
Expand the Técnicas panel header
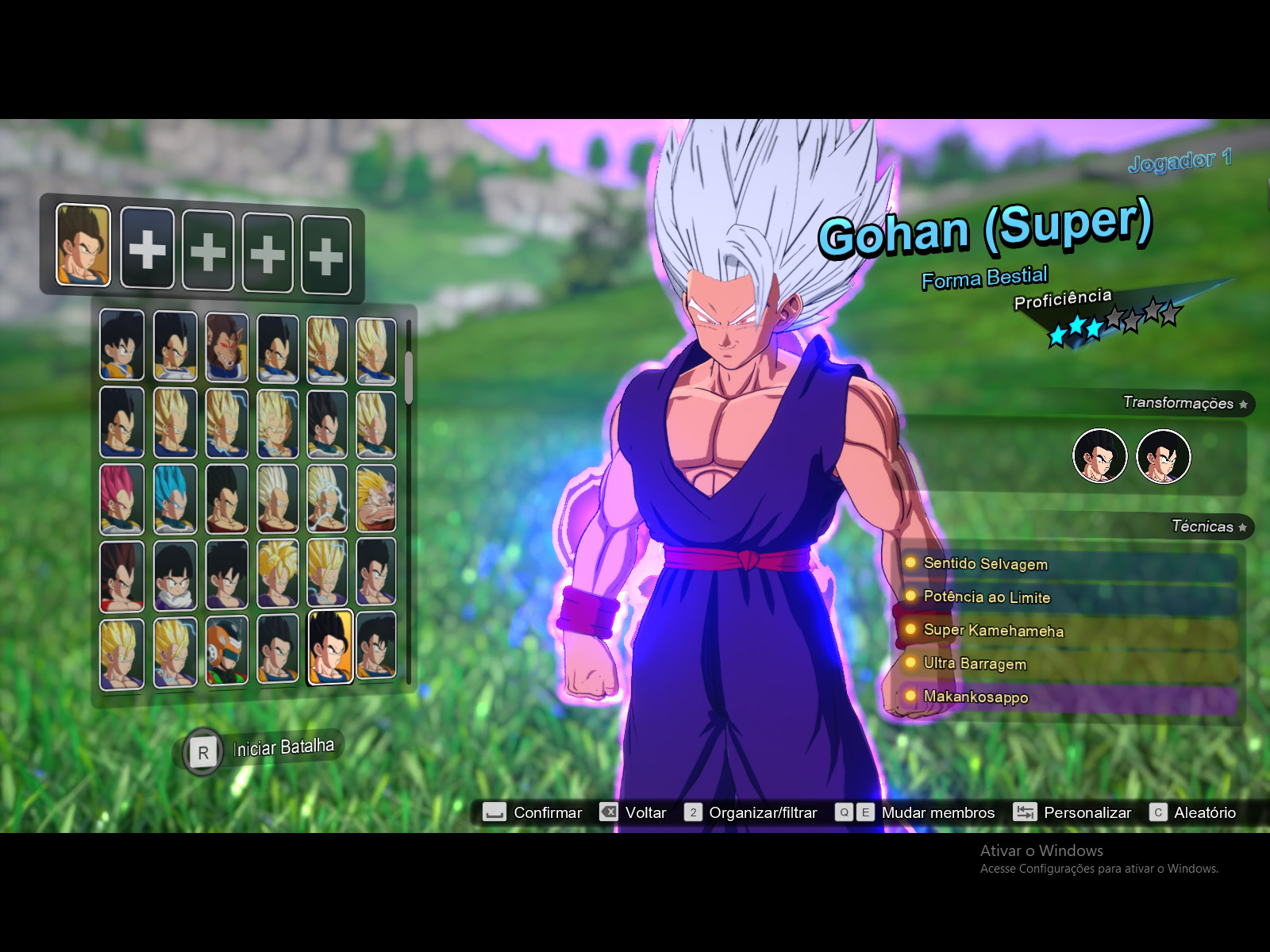pyautogui.click(x=1200, y=527)
